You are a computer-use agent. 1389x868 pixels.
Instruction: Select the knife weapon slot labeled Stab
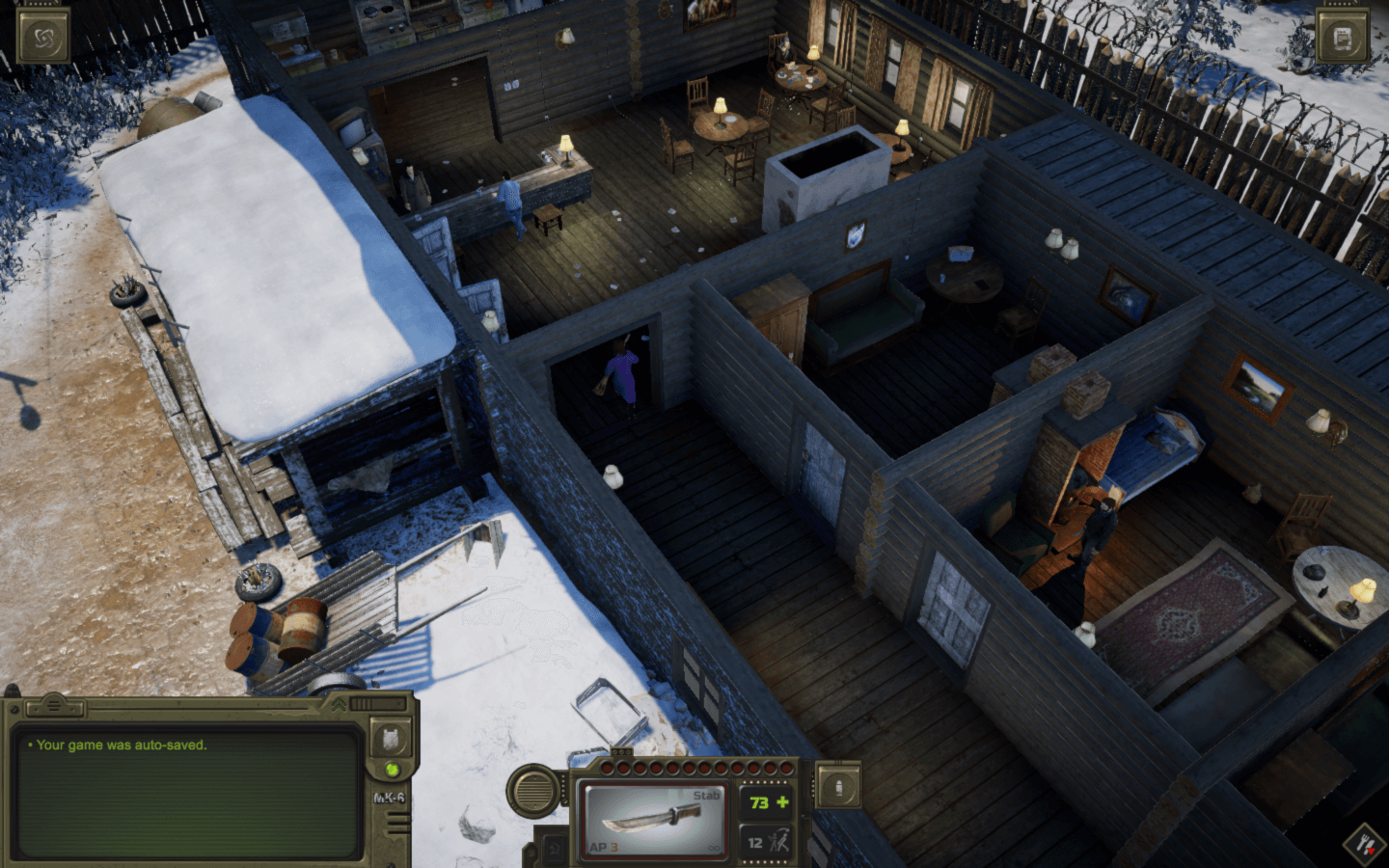tap(654, 821)
